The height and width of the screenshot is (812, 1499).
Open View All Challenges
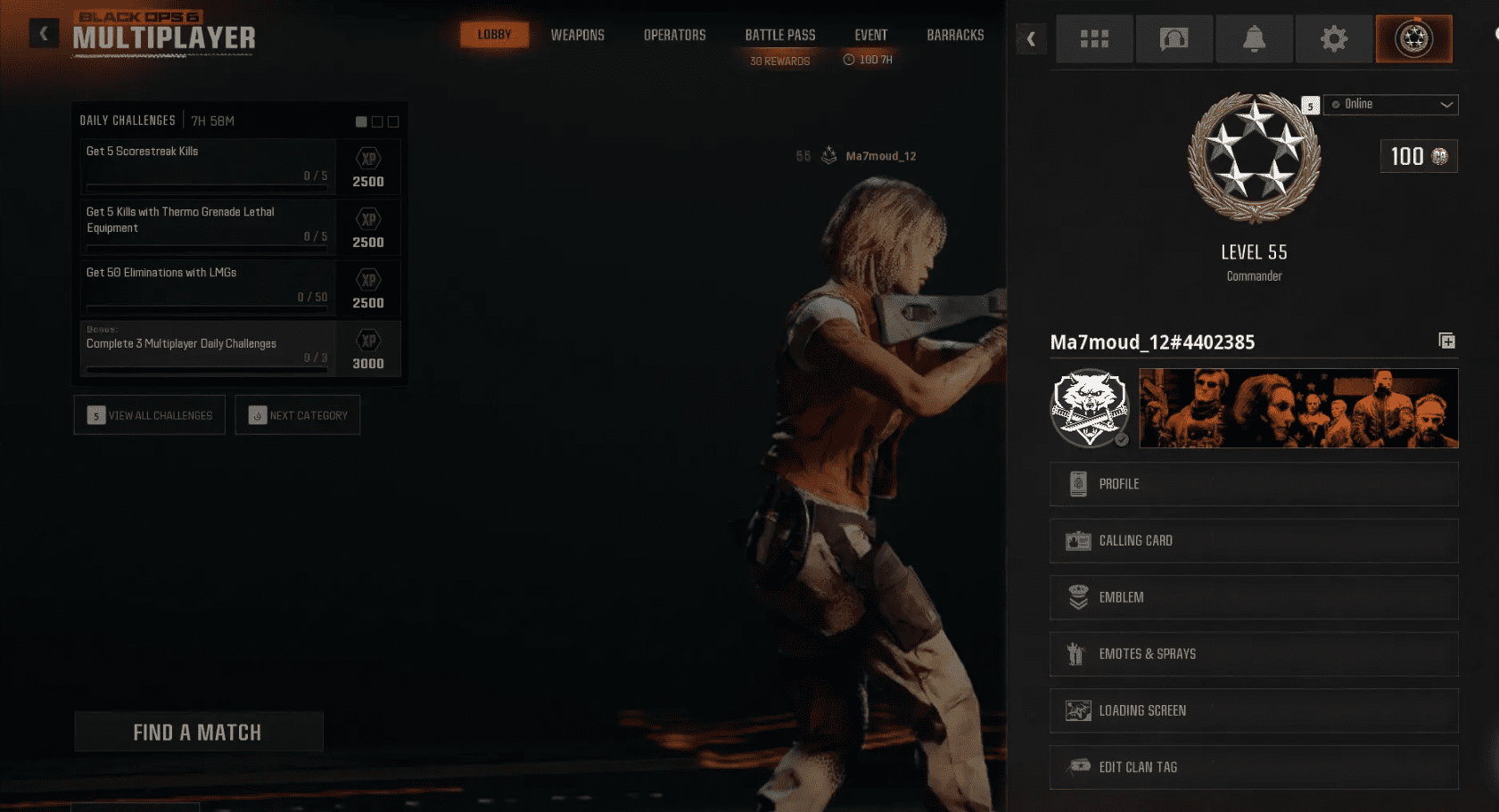pos(149,414)
